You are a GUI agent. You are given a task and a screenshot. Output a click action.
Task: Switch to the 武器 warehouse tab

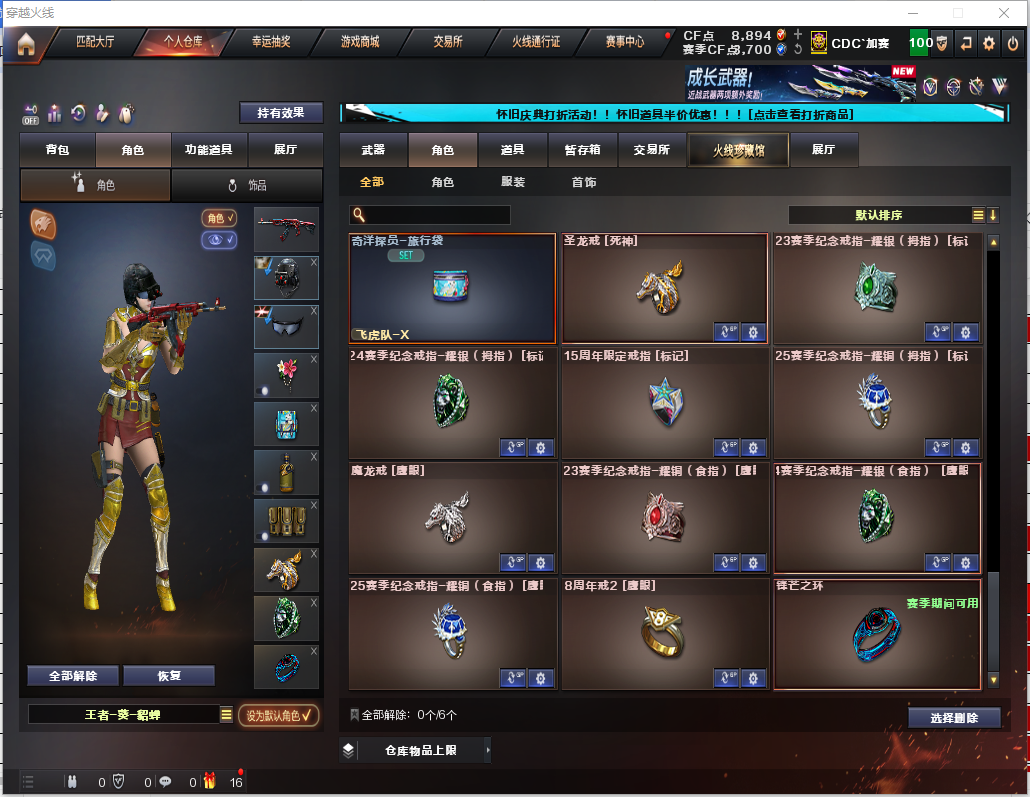pos(373,150)
